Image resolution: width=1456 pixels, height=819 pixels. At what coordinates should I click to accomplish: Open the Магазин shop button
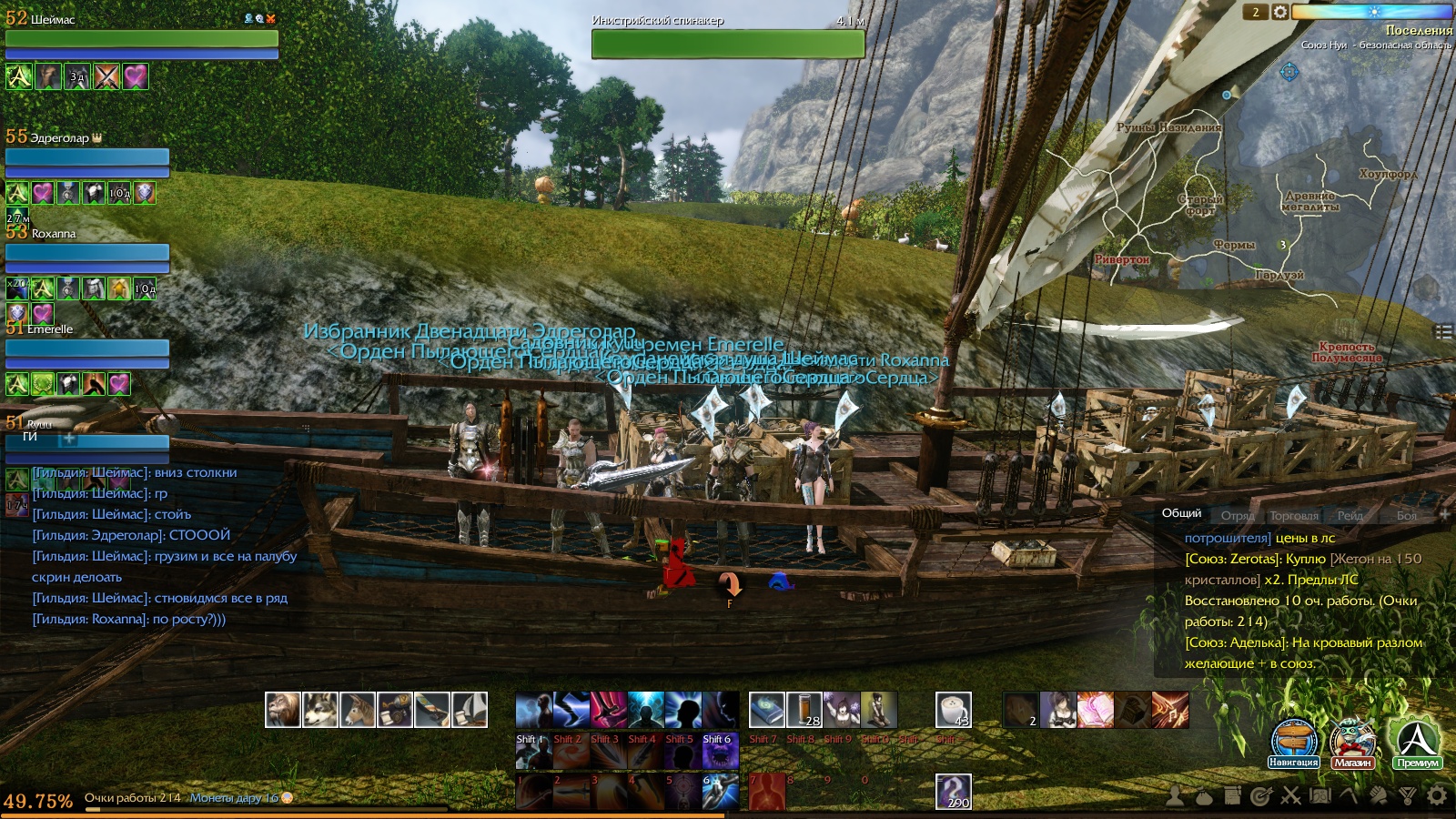1352,742
